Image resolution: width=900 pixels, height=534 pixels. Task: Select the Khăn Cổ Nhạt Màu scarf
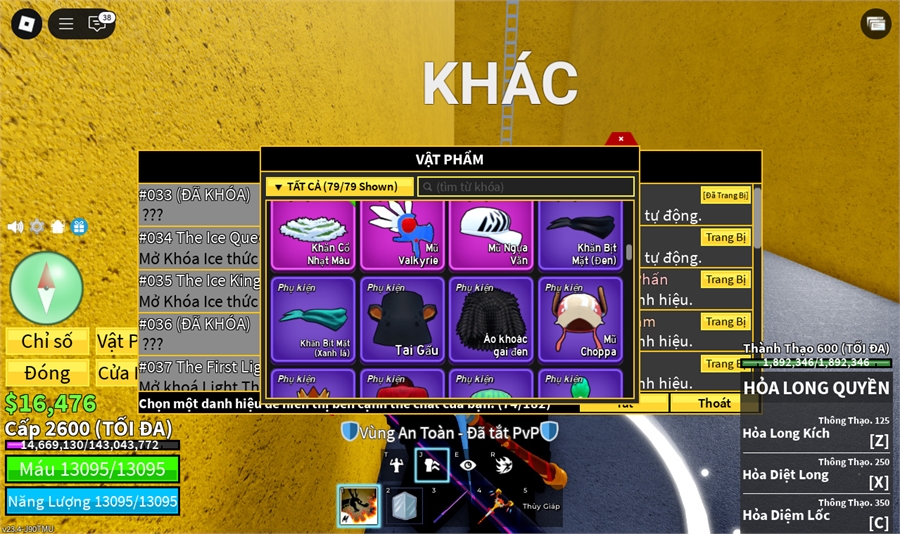coord(313,235)
